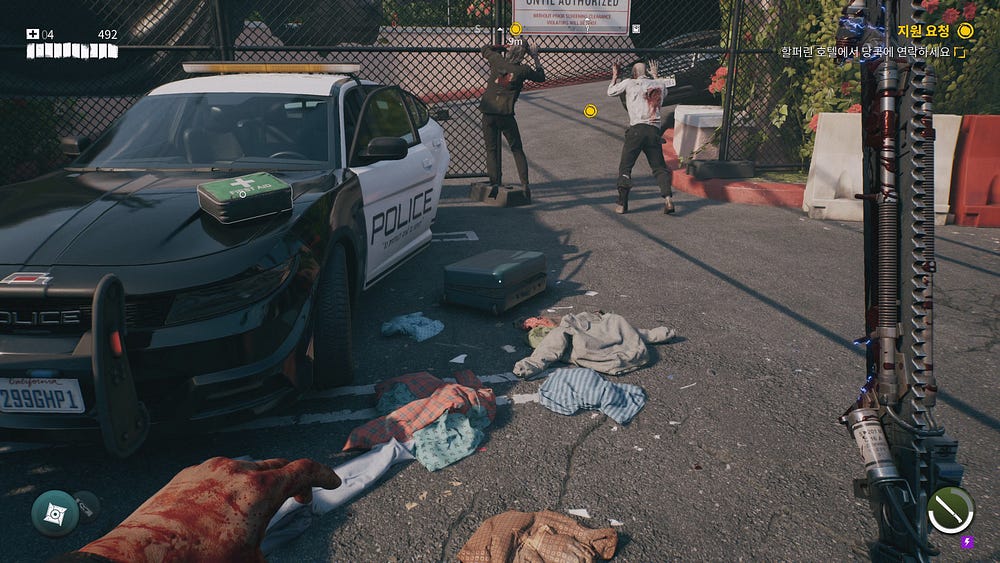Click the purple lightning mod icon
Image resolution: width=1000 pixels, height=563 pixels.
click(967, 543)
